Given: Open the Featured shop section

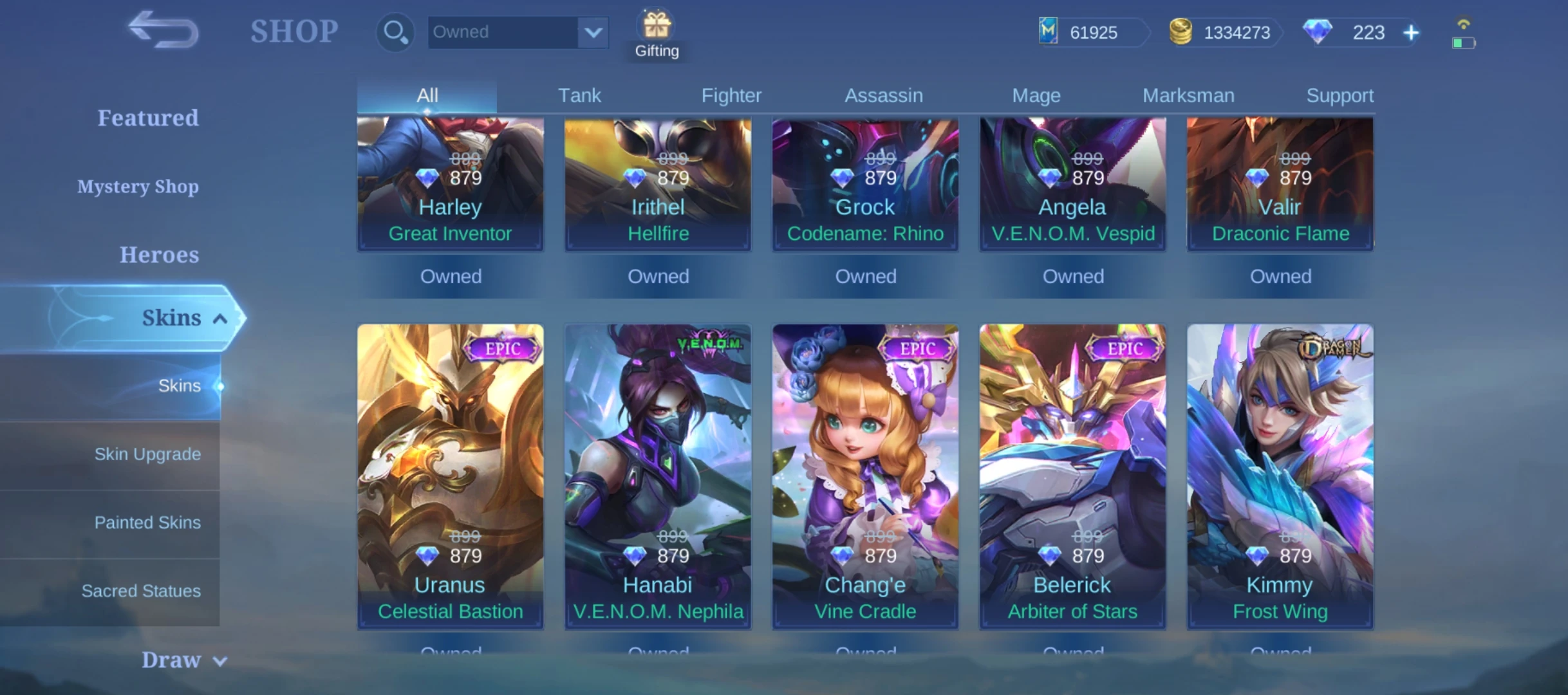Looking at the screenshot, I should (148, 118).
